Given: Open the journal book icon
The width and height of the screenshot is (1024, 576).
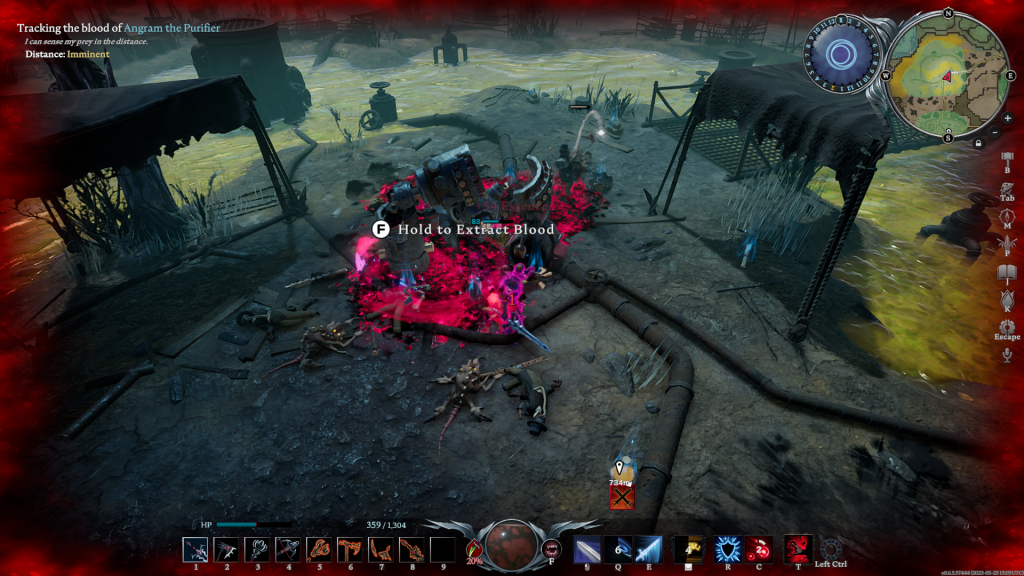Looking at the screenshot, I should click(1007, 272).
